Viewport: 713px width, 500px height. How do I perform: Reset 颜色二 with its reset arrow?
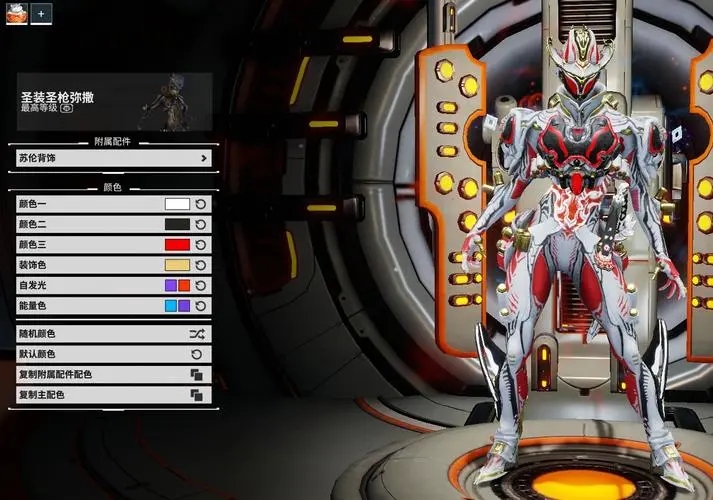coord(200,225)
